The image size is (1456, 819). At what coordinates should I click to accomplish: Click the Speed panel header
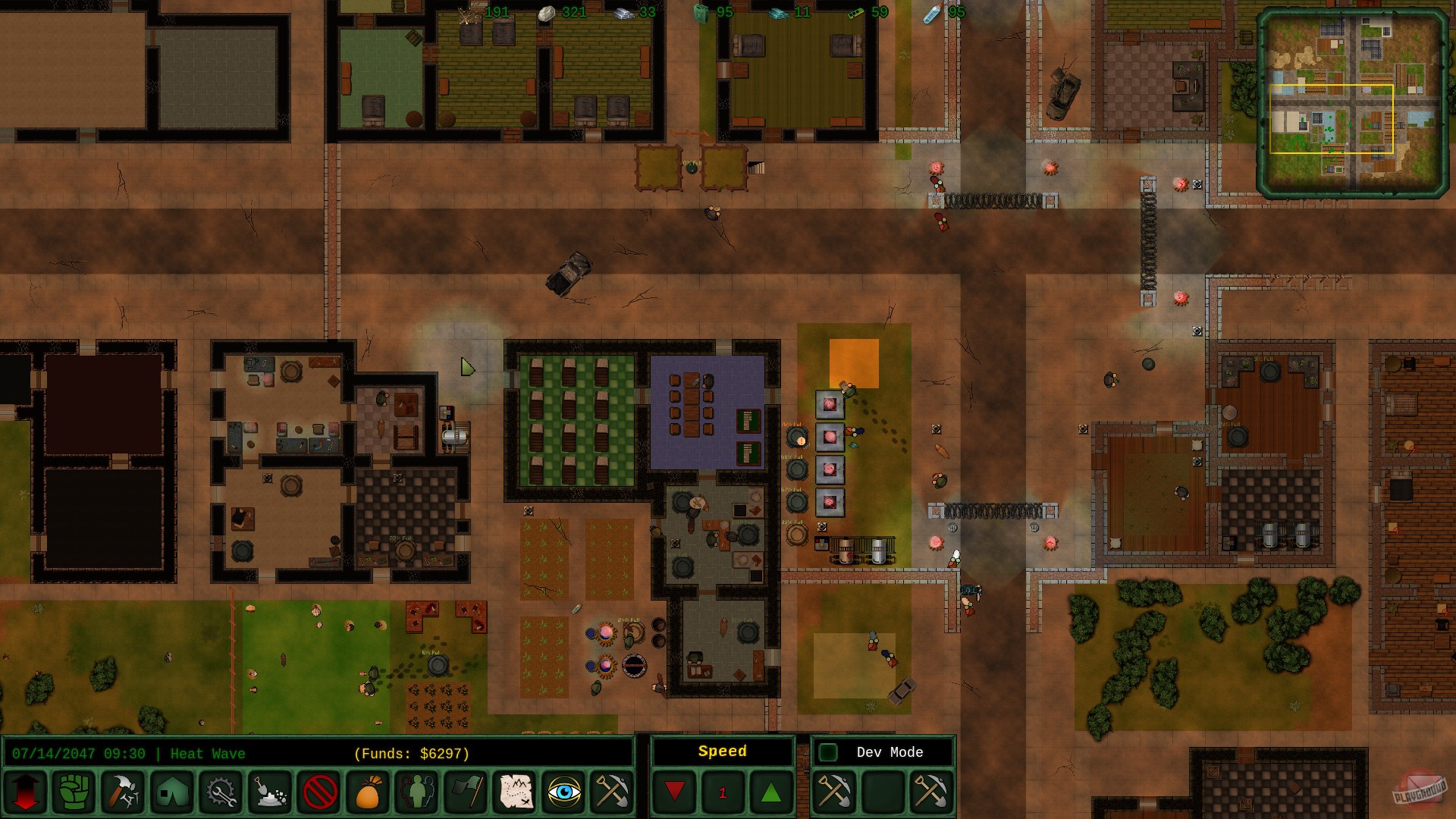tap(723, 752)
